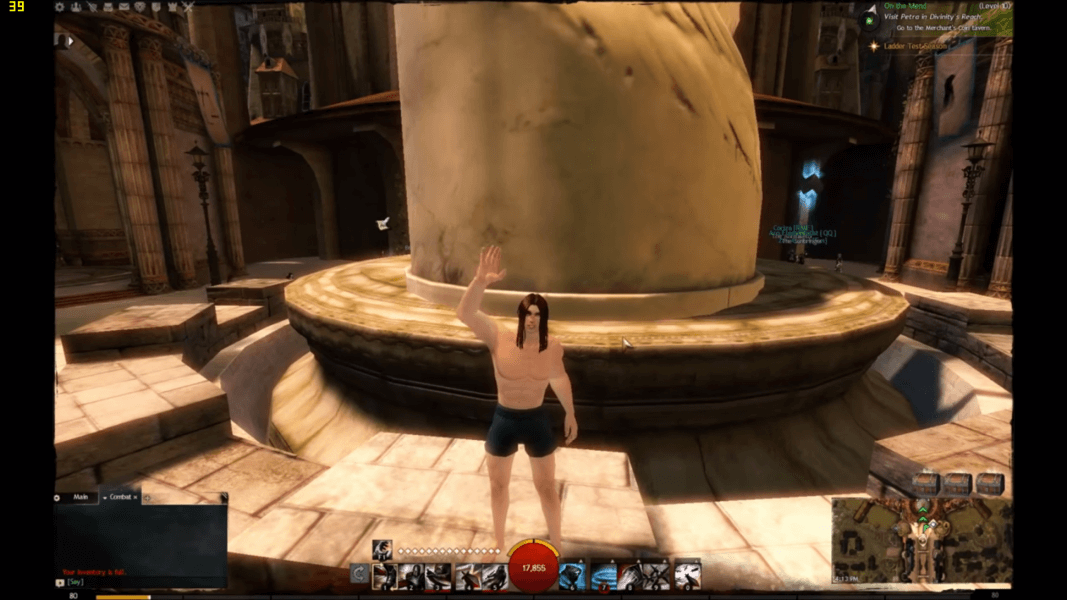Expand the party panel arrow
The image size is (1067, 600).
(68, 41)
